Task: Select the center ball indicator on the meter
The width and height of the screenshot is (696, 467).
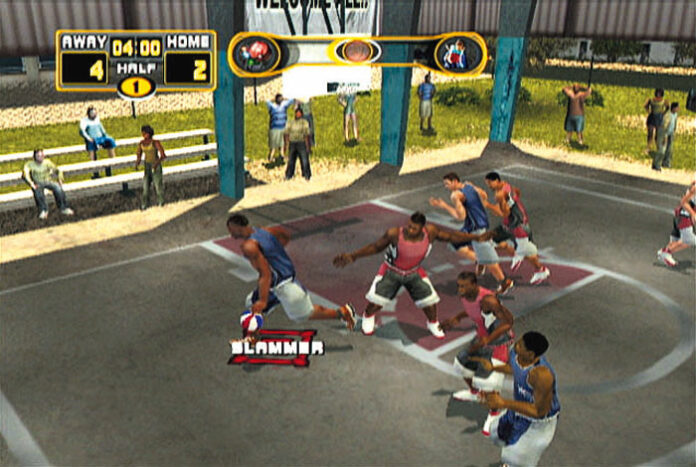Action: (x=356, y=51)
